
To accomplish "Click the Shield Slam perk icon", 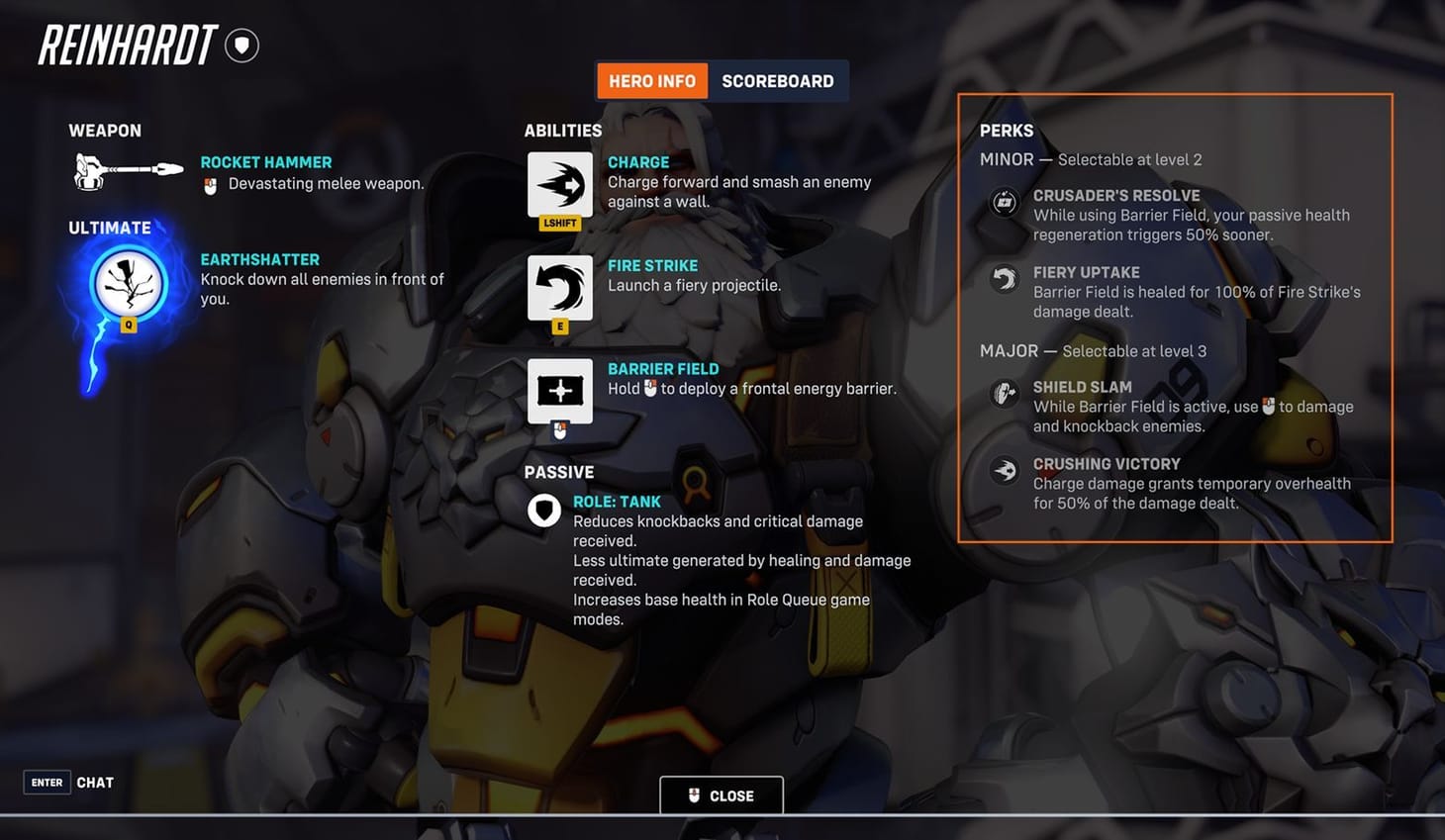I will (x=1004, y=393).
